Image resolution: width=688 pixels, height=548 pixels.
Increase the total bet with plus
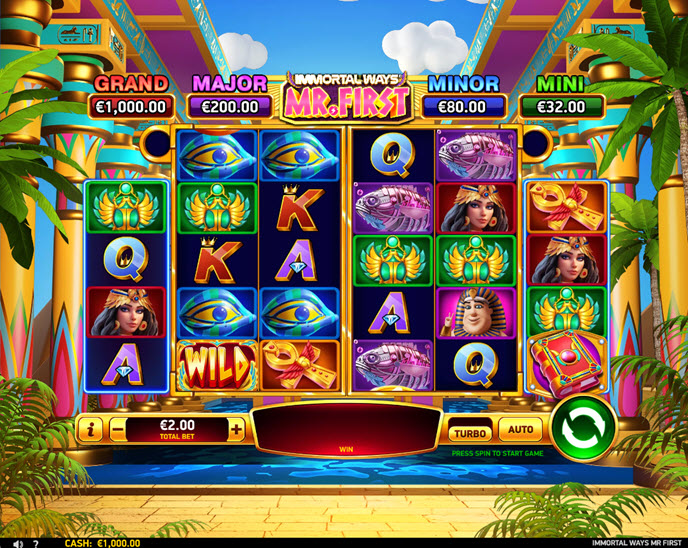click(236, 430)
